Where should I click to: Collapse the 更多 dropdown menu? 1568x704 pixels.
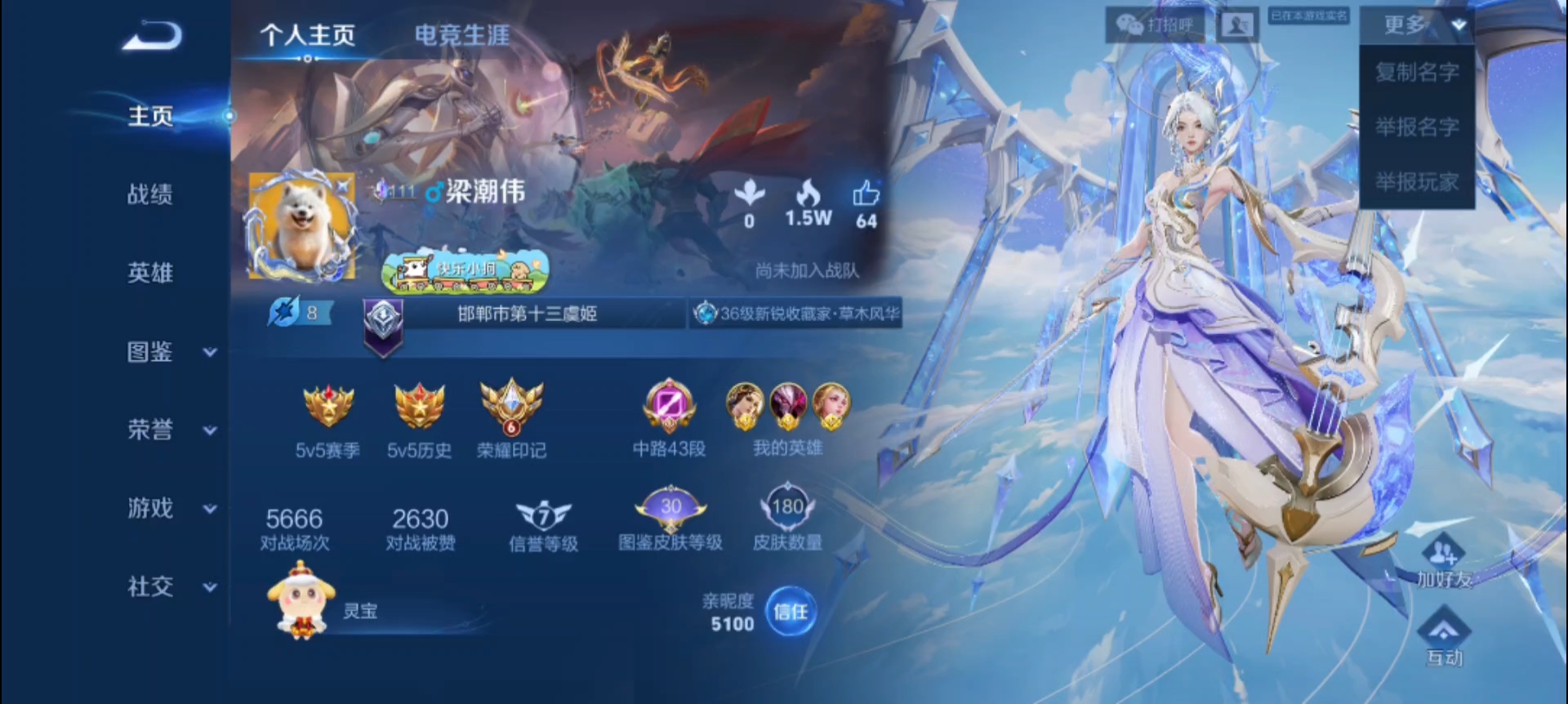point(1418,25)
